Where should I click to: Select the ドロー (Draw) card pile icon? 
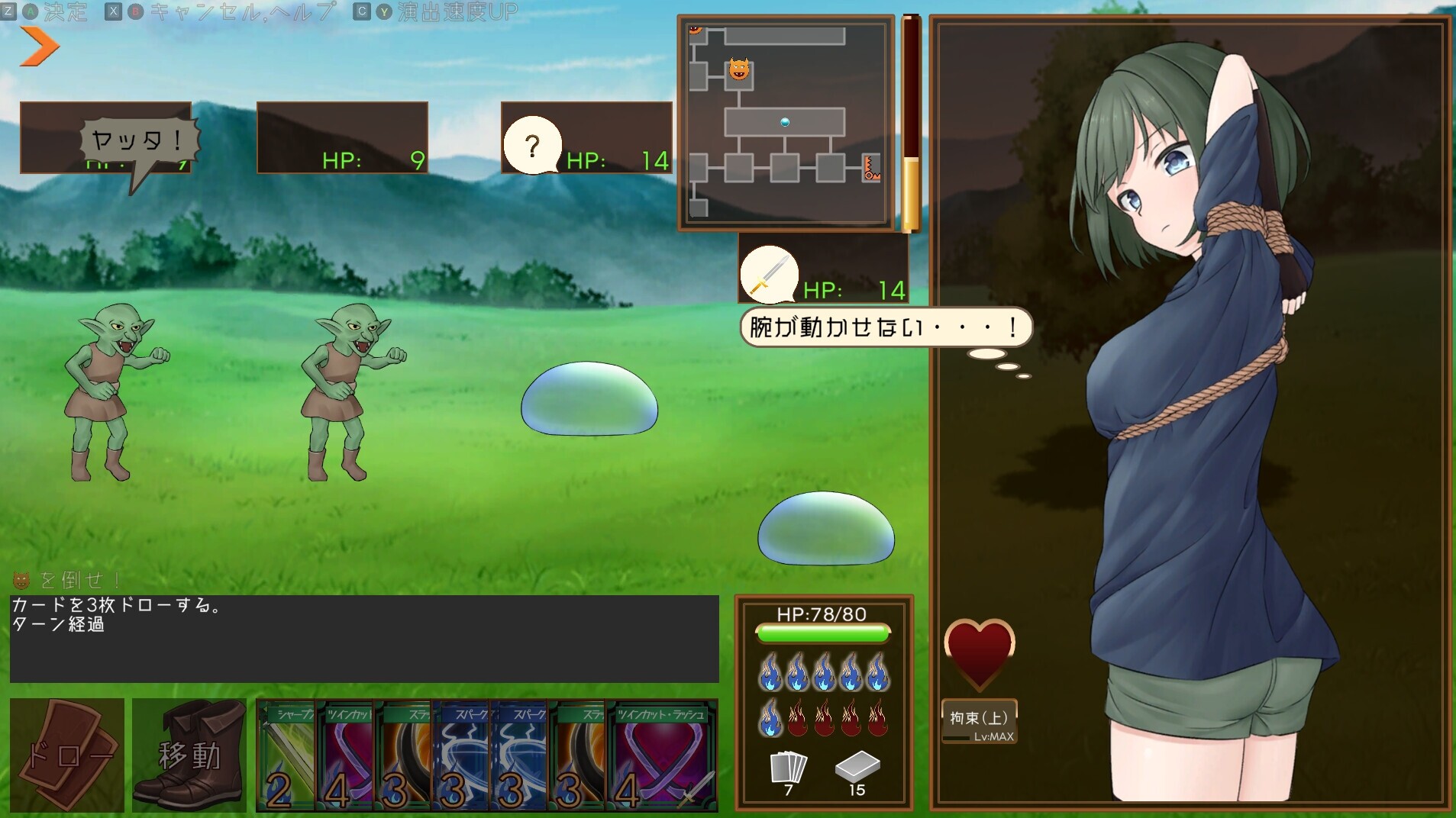tap(66, 755)
